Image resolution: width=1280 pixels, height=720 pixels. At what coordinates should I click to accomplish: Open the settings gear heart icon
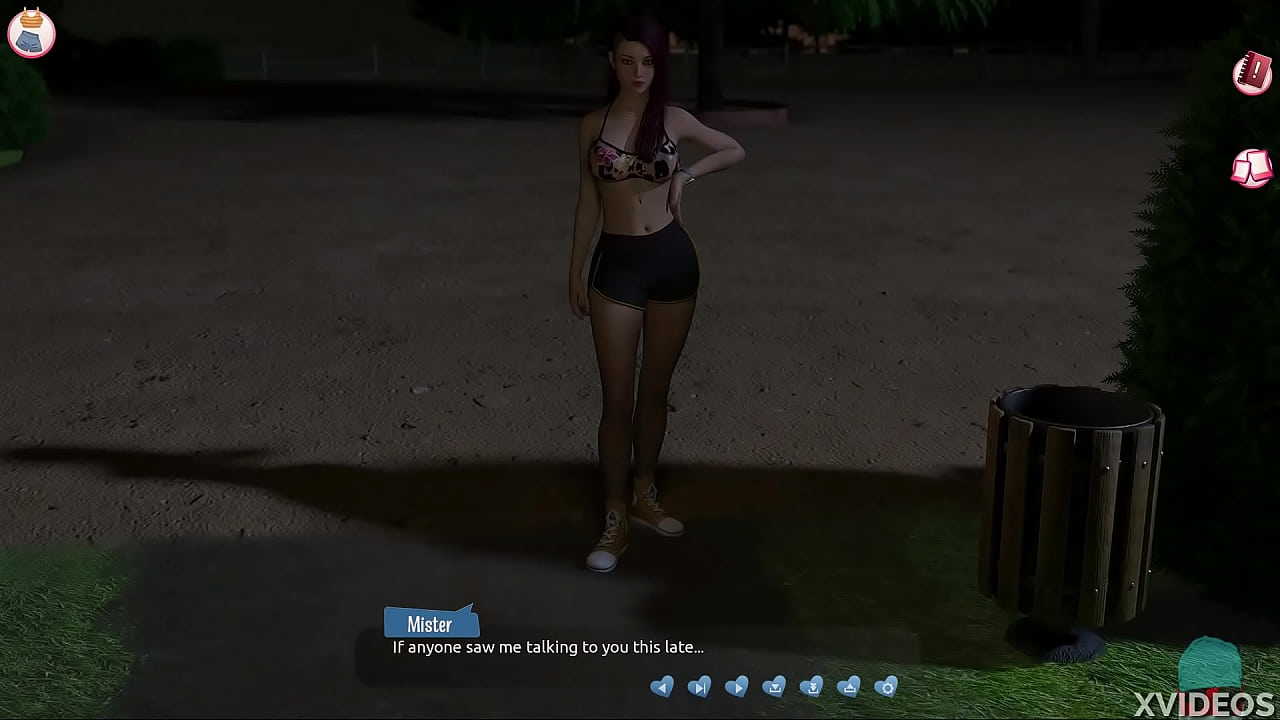[x=886, y=687]
